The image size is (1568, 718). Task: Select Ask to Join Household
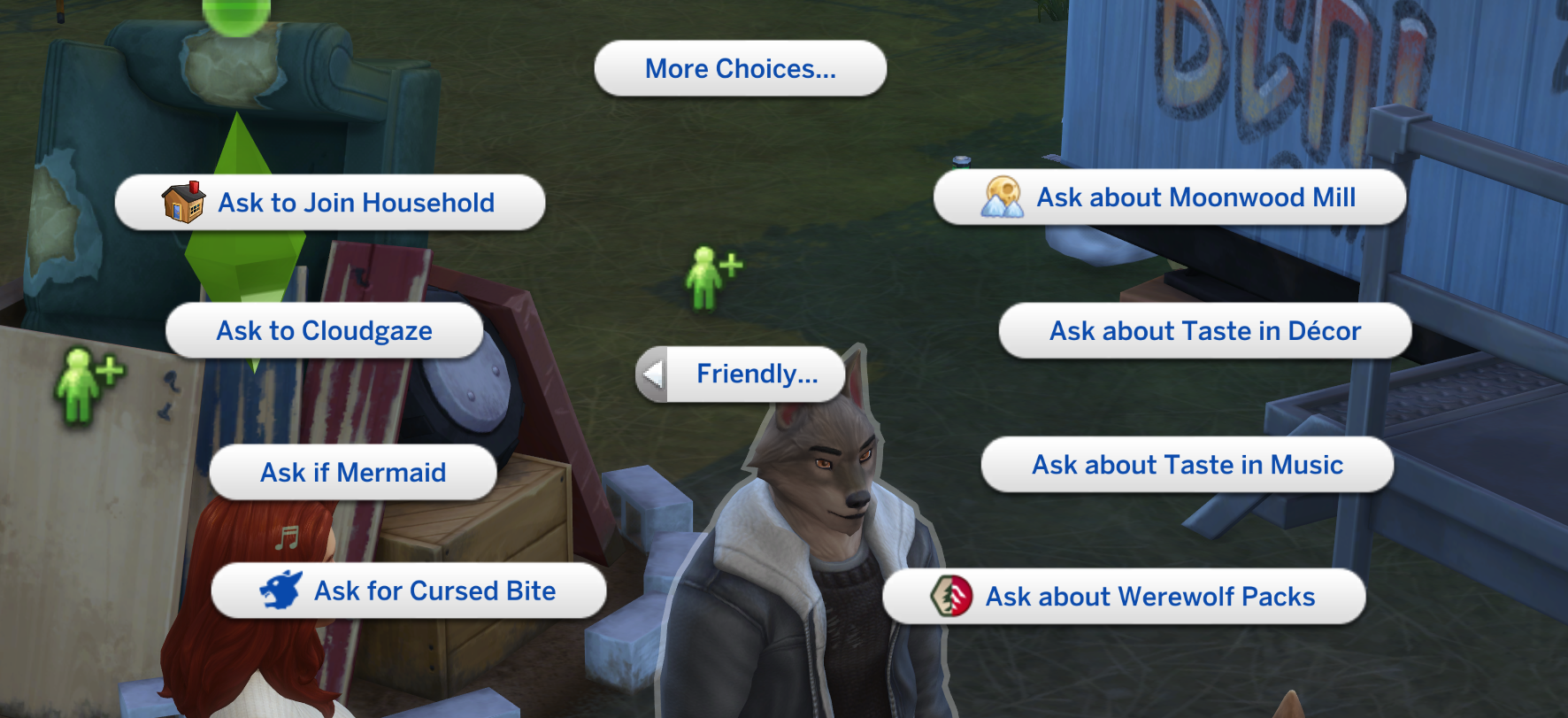click(354, 202)
